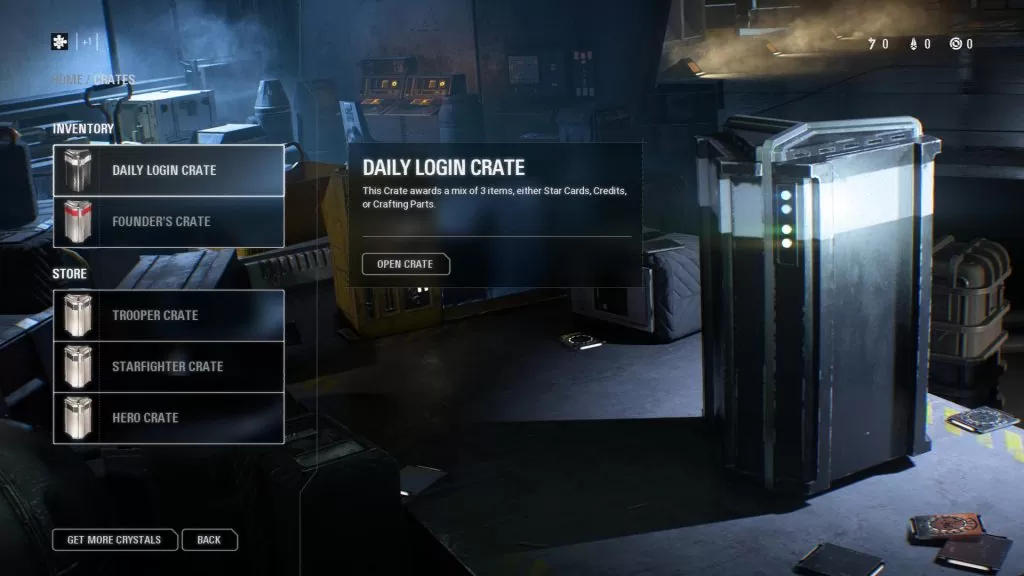Viewport: 1024px width, 576px height.
Task: Pick the Hero Crate from the store
Action: [168, 417]
